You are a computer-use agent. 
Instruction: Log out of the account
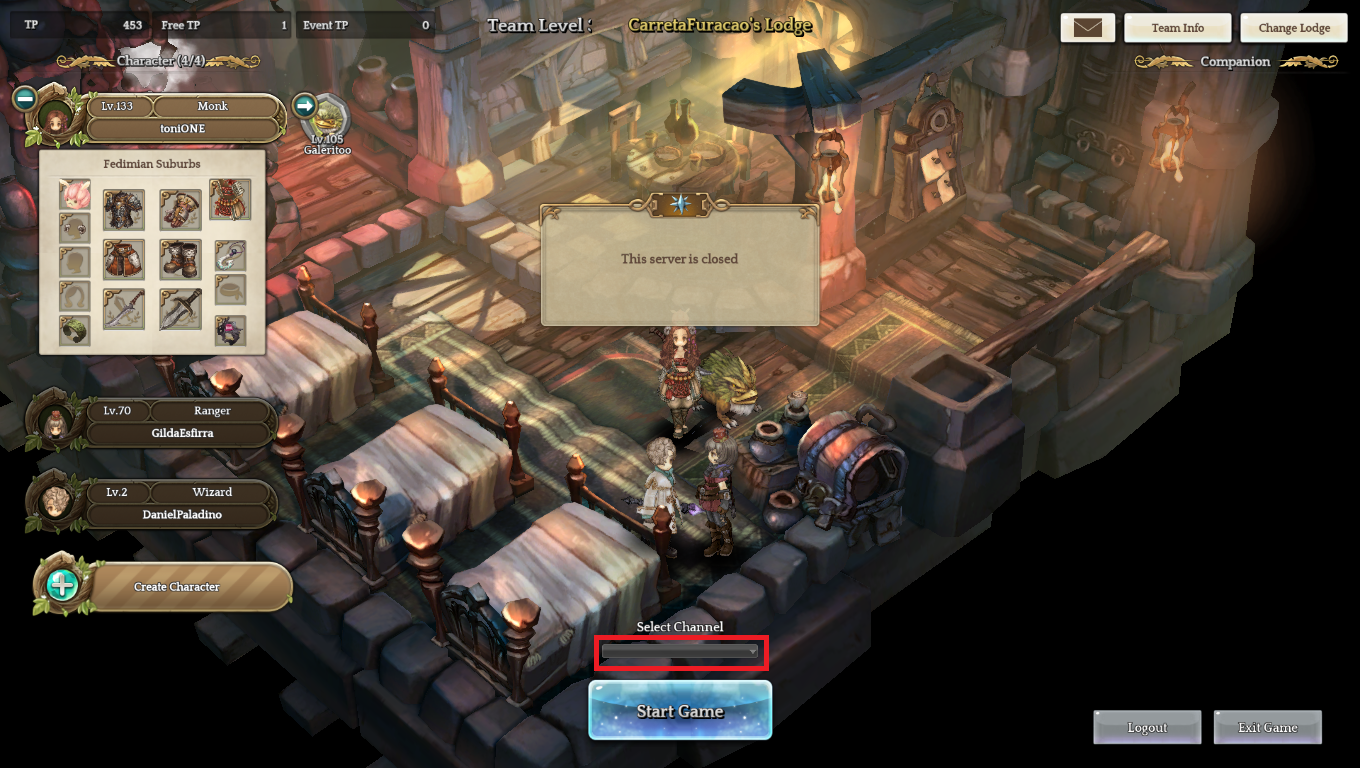tap(1147, 727)
